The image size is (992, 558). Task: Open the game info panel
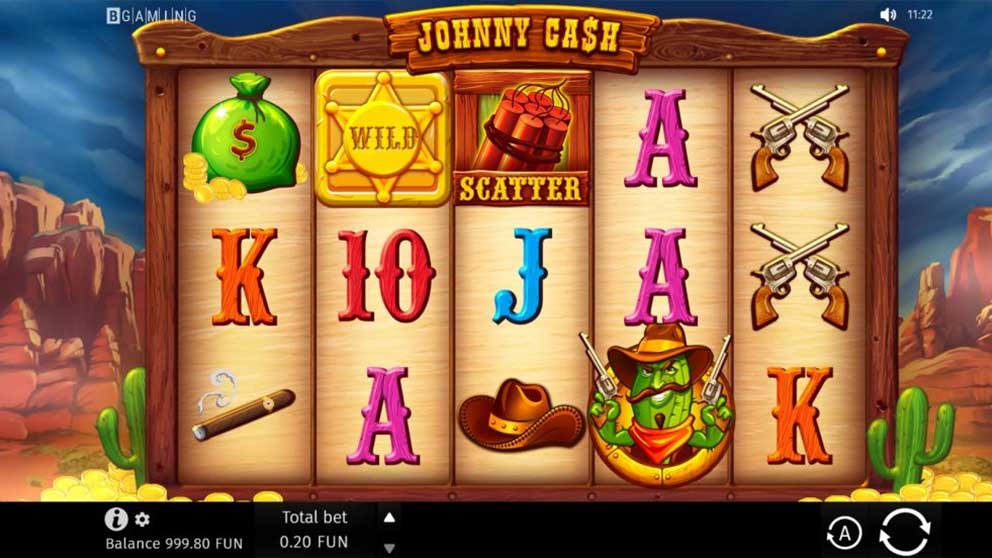(x=117, y=519)
